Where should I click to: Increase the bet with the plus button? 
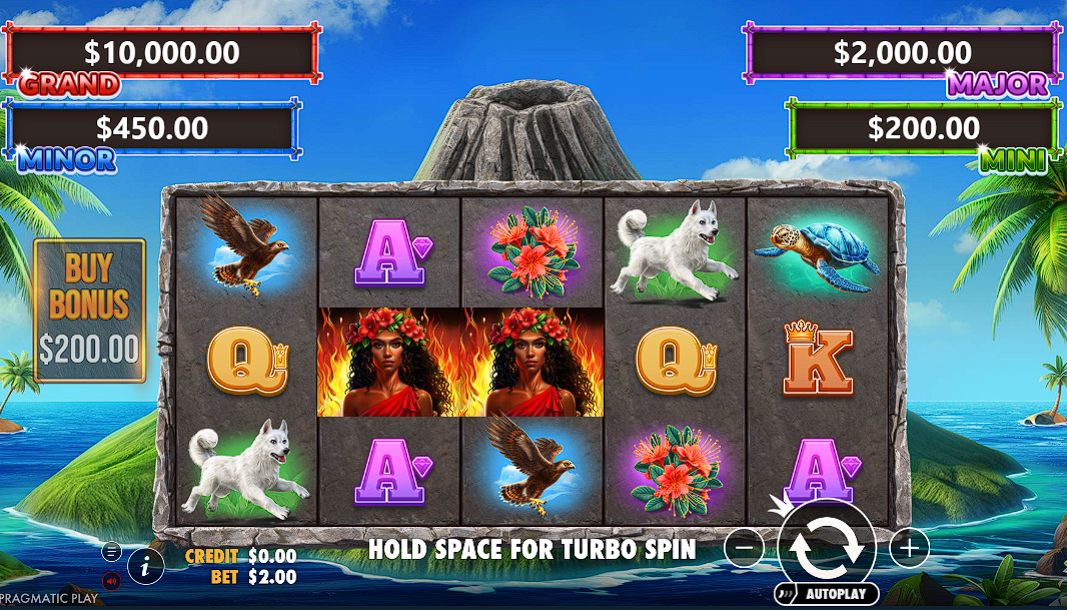click(909, 547)
